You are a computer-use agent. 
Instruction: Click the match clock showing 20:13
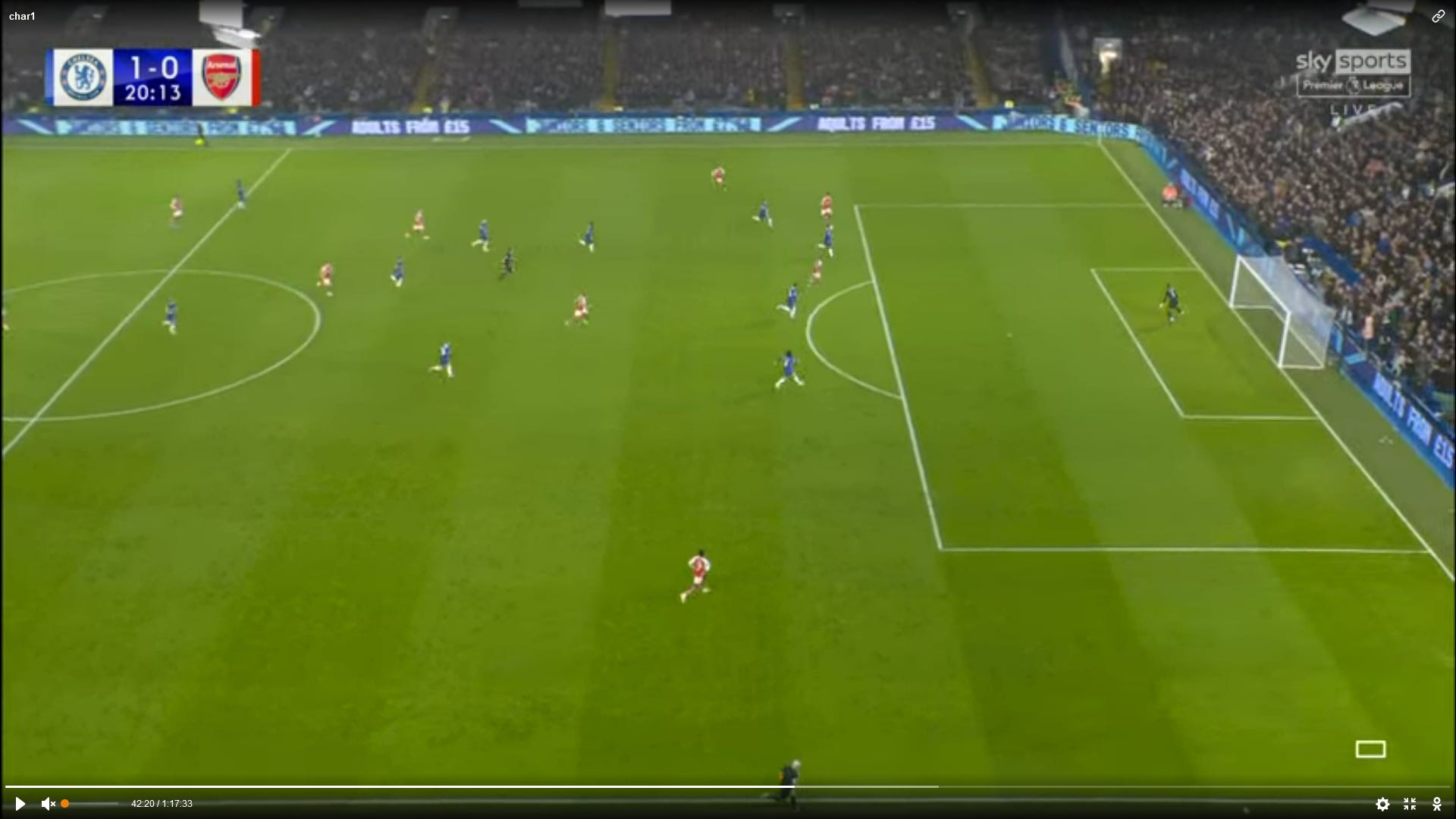coord(152,93)
